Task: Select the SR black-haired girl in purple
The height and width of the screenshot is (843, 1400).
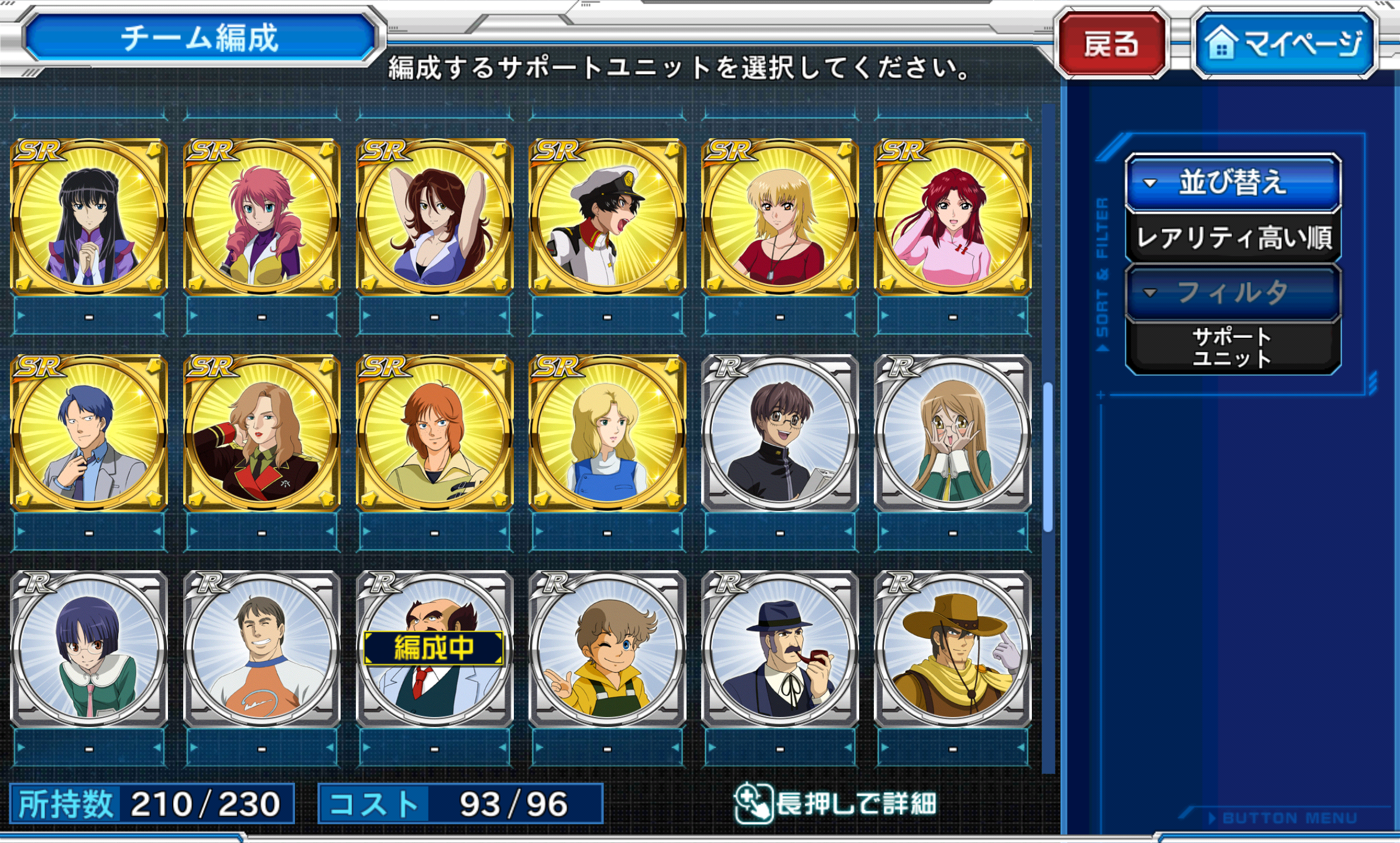Action: tap(90, 217)
